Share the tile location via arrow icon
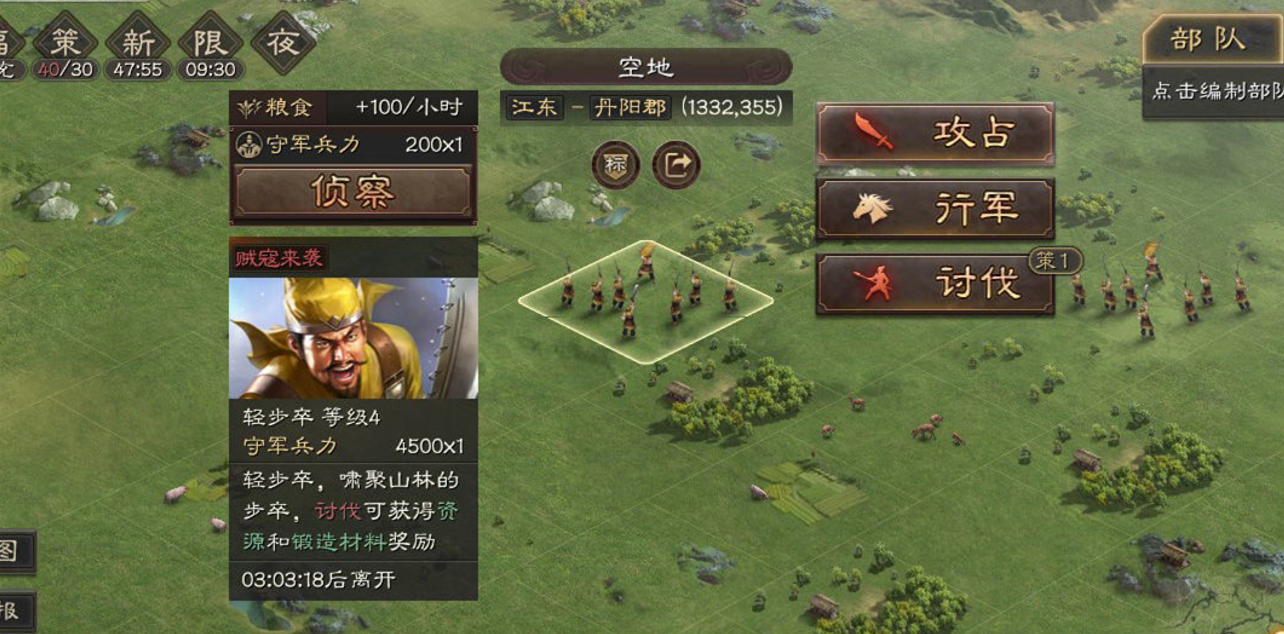Screen dimensions: 1284x634 (x=676, y=165)
